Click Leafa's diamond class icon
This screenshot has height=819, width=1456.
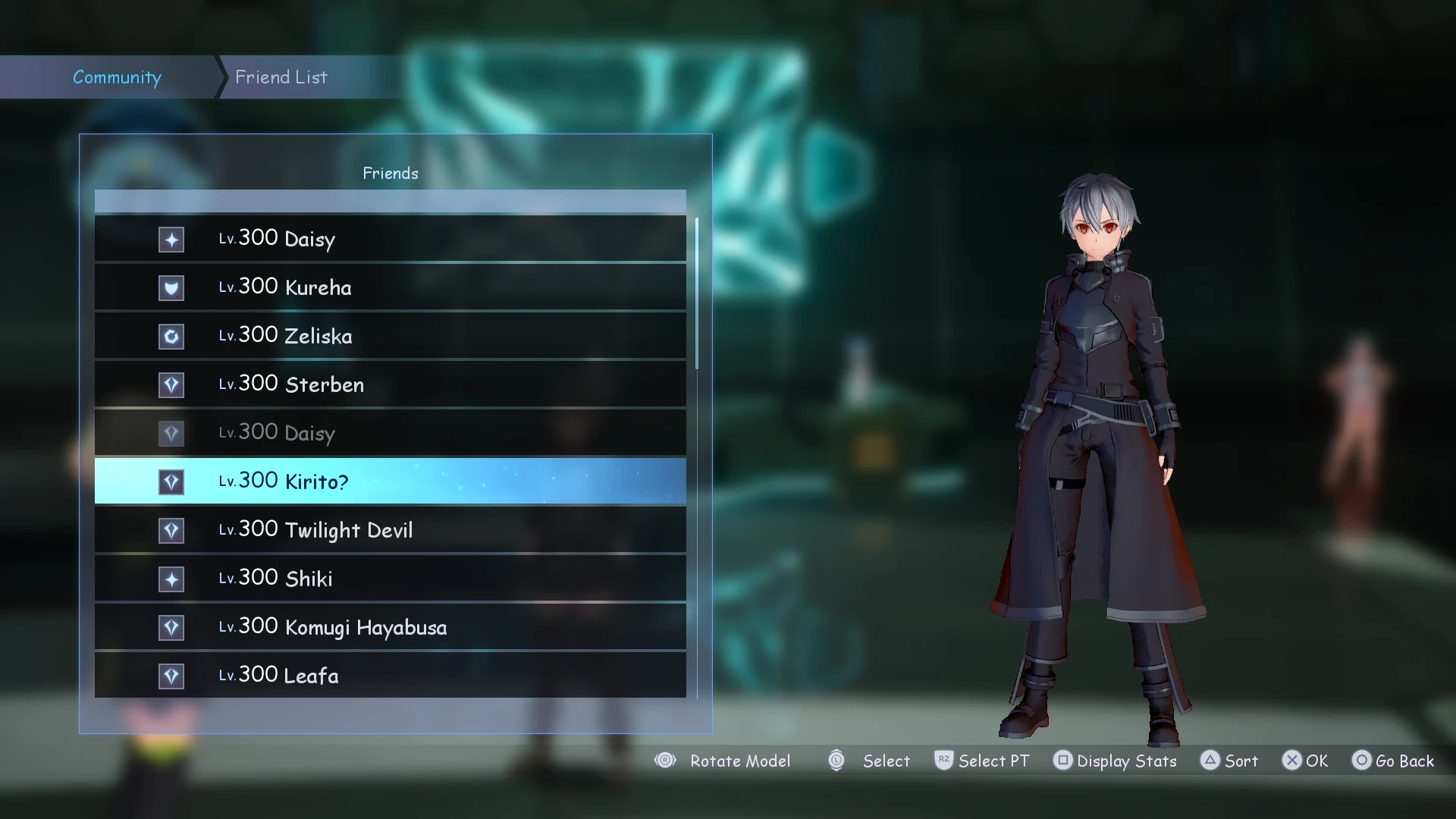click(x=171, y=676)
